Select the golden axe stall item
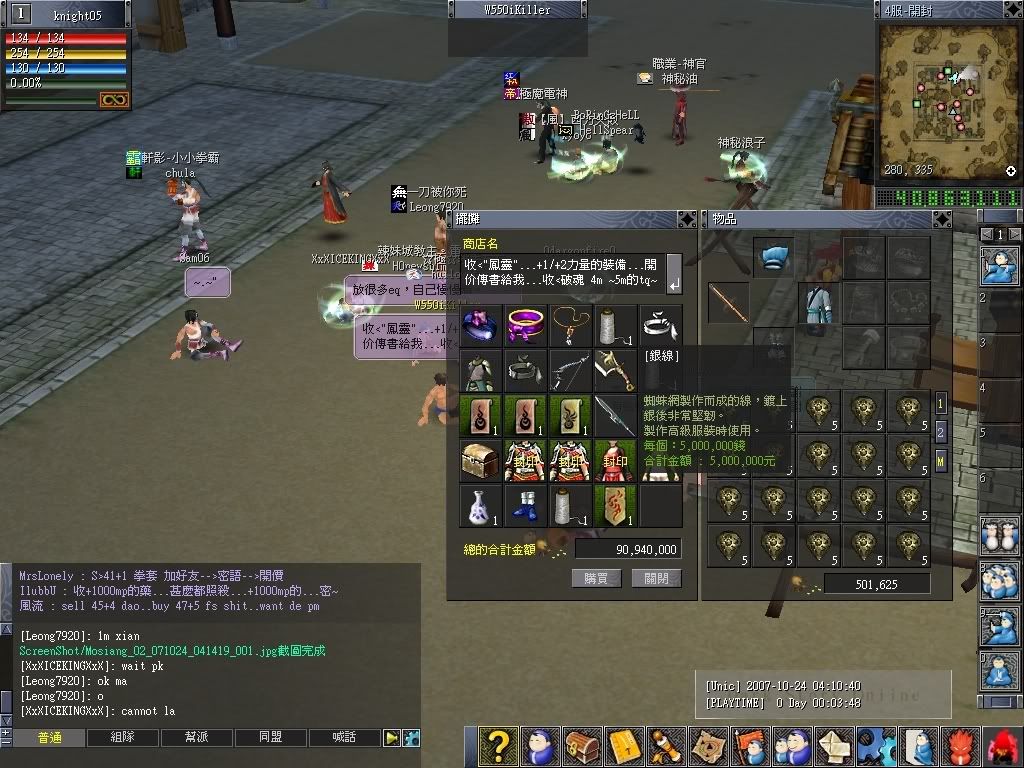 point(615,369)
